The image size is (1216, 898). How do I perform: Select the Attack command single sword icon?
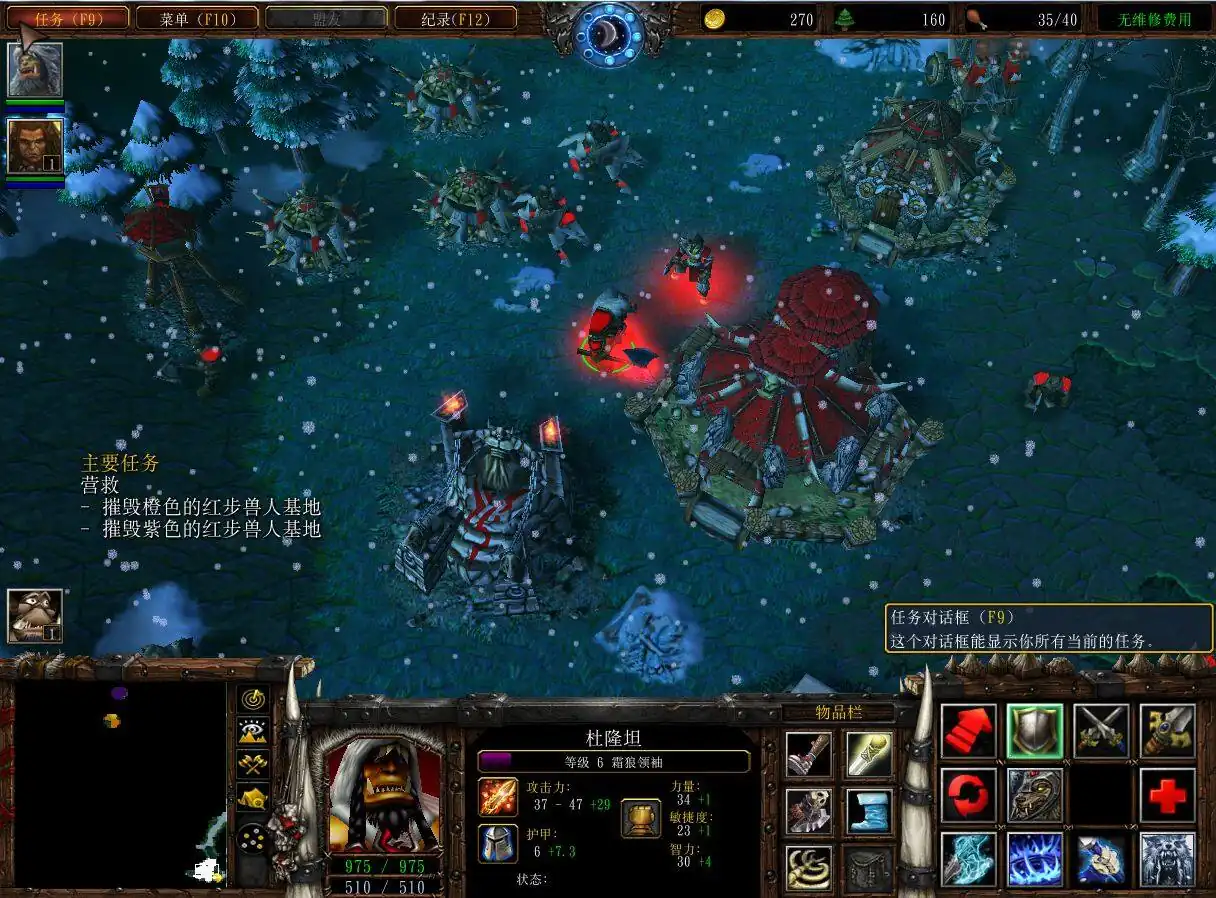point(1166,732)
